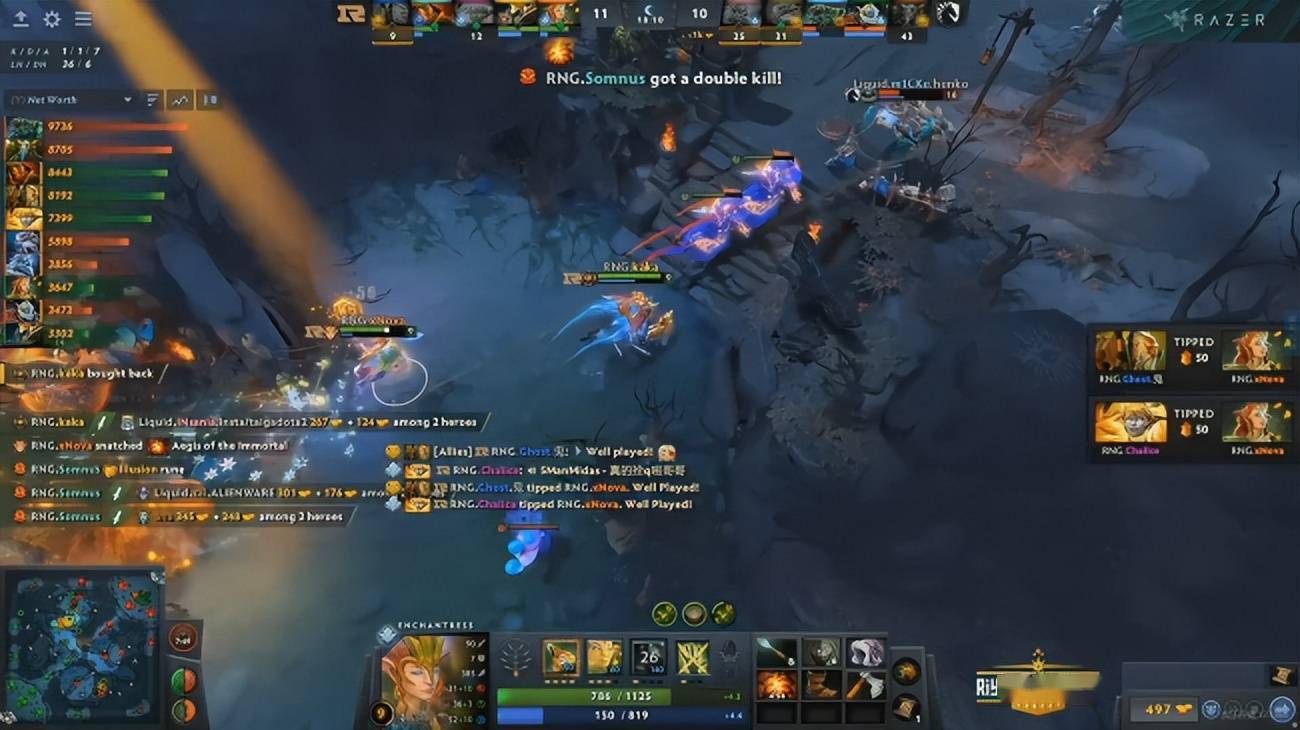The image size is (1300, 730).
Task: Open the shop scroll icon bottom right
Action: [x=1281, y=707]
